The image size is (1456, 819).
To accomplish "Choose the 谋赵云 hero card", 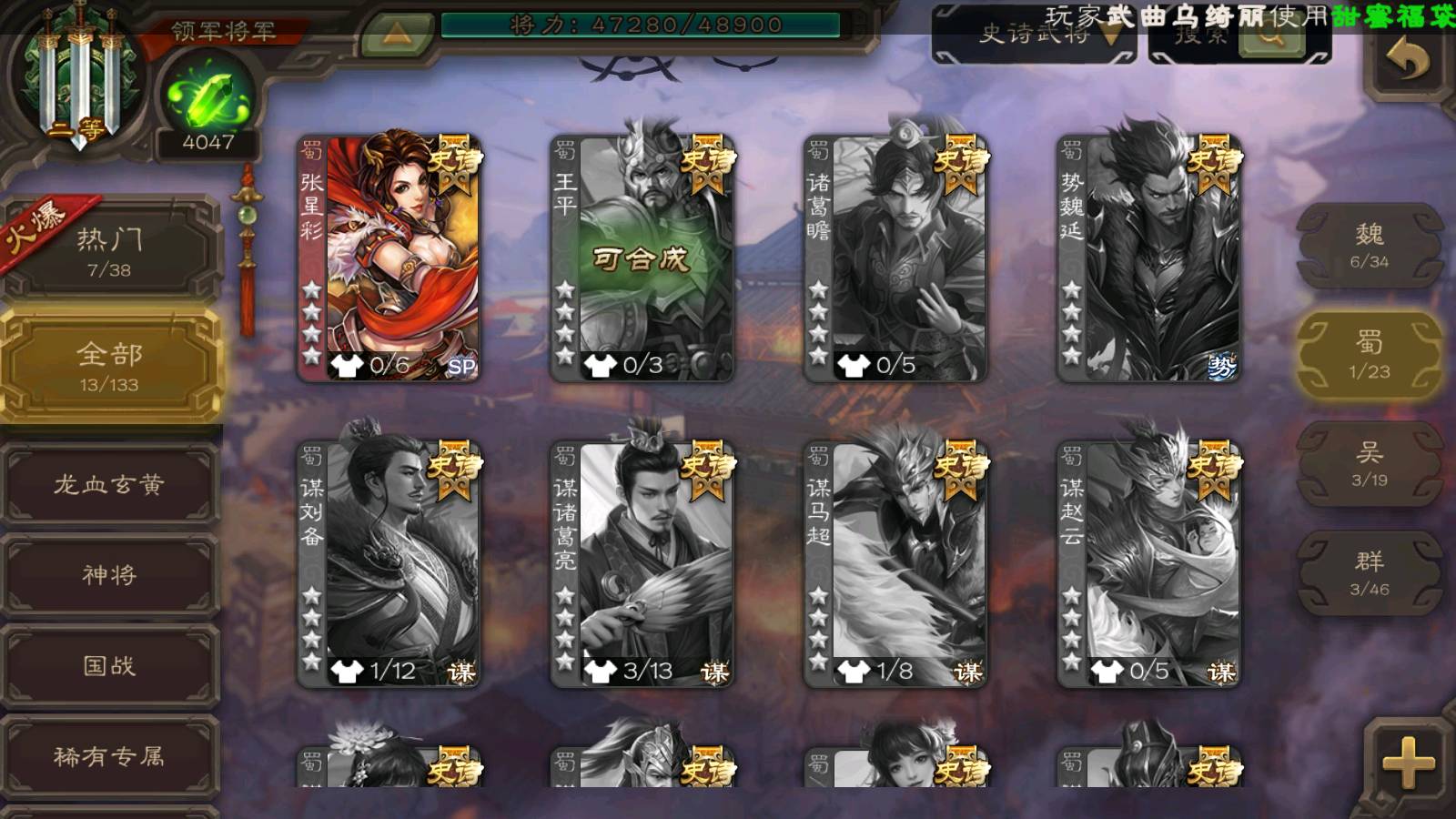I will pyautogui.click(x=1148, y=564).
